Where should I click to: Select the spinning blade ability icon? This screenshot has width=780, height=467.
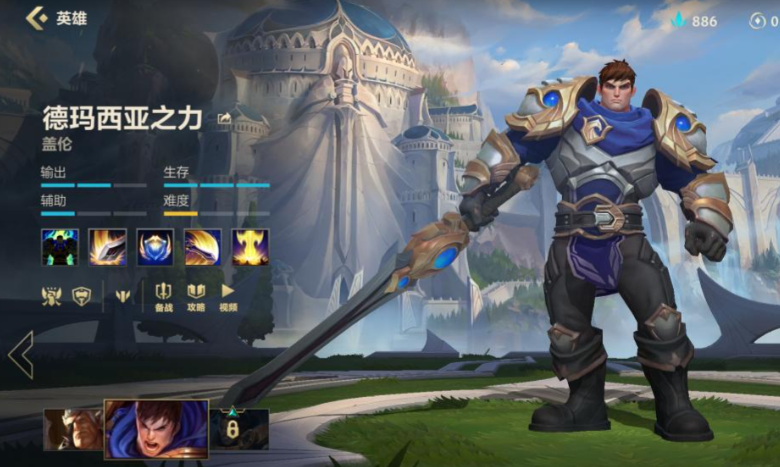(203, 247)
